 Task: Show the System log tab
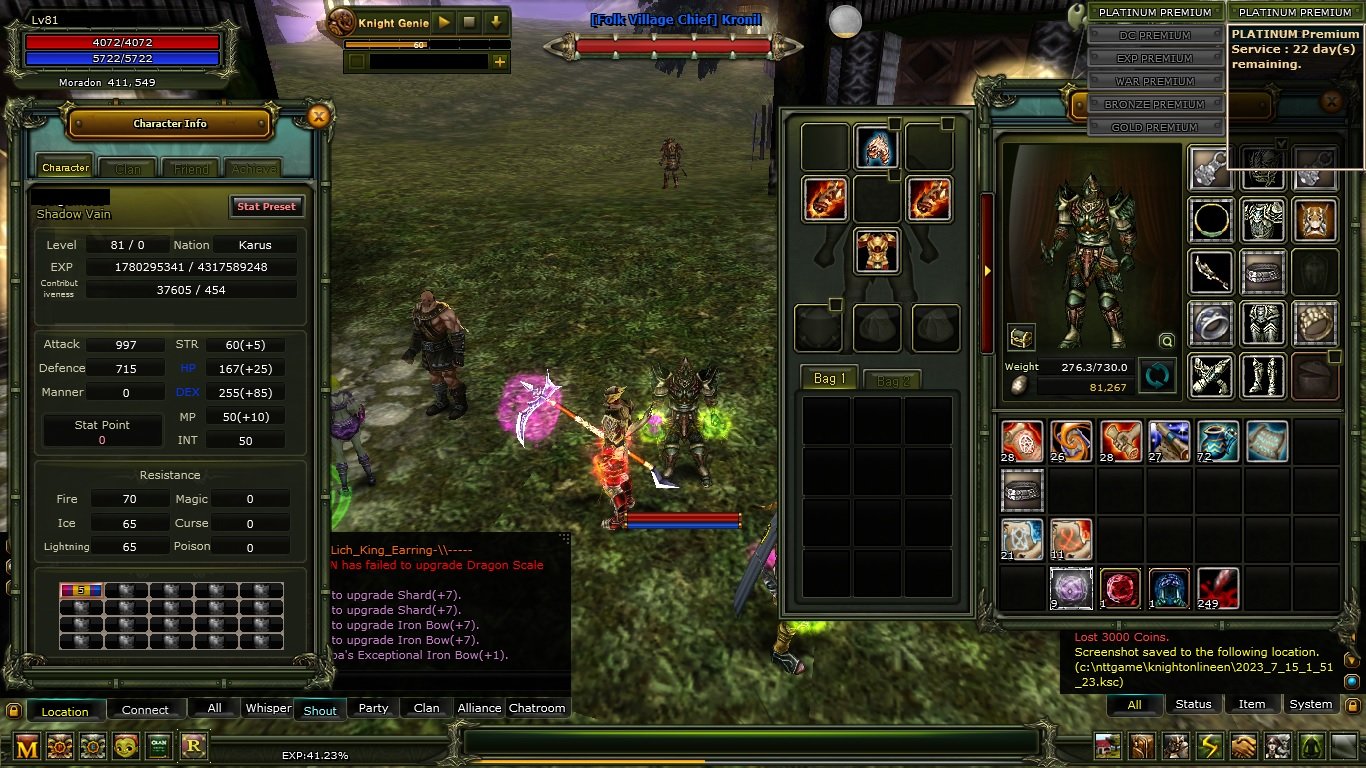coord(1310,704)
